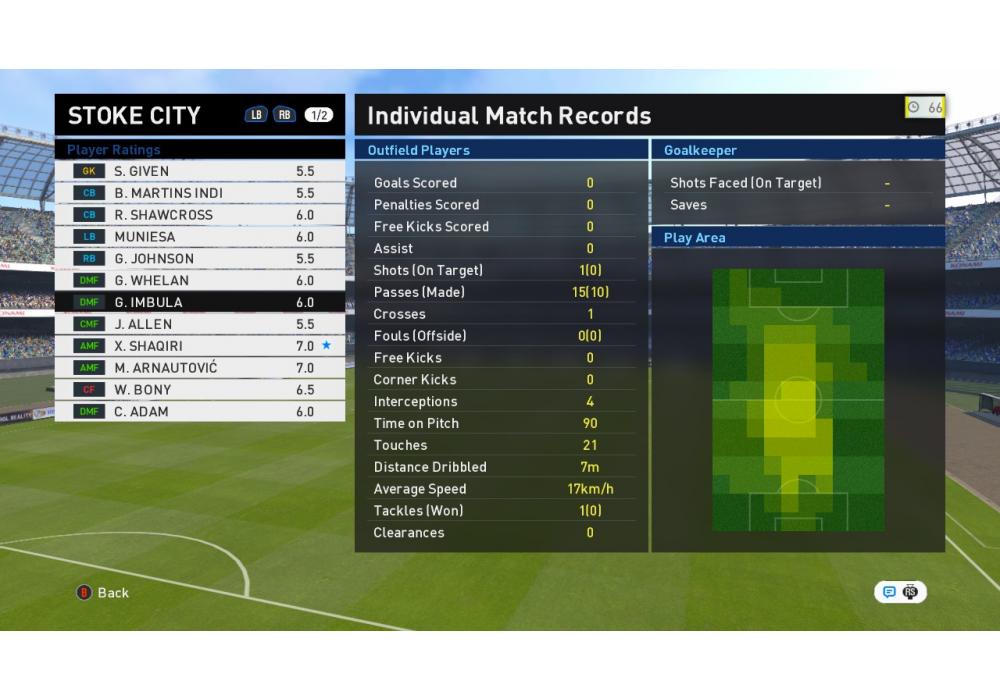Select the highlighted G. Imbula row

pyautogui.click(x=200, y=302)
